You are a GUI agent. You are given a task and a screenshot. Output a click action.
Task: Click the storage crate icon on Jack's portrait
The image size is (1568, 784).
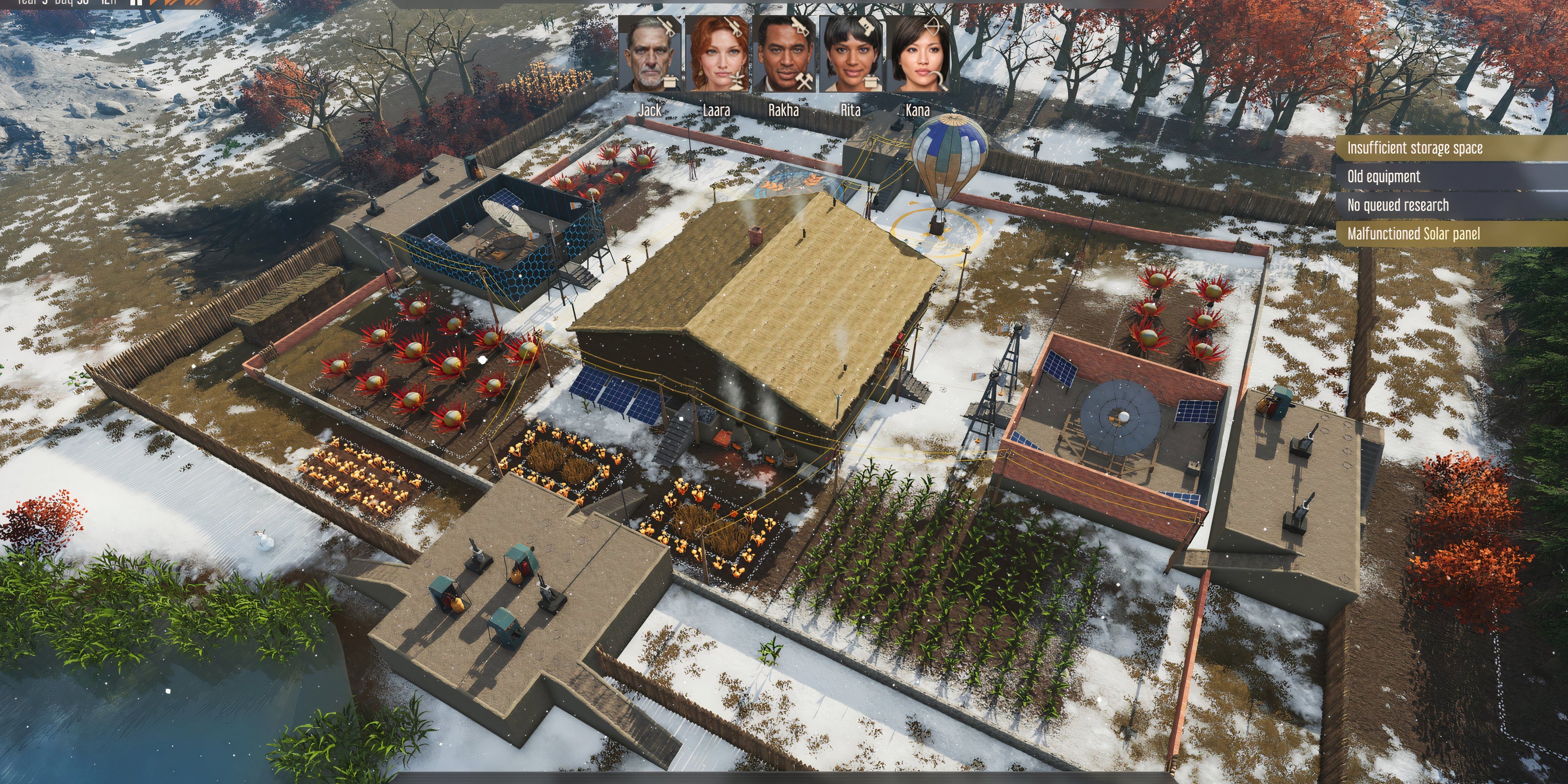(670, 81)
